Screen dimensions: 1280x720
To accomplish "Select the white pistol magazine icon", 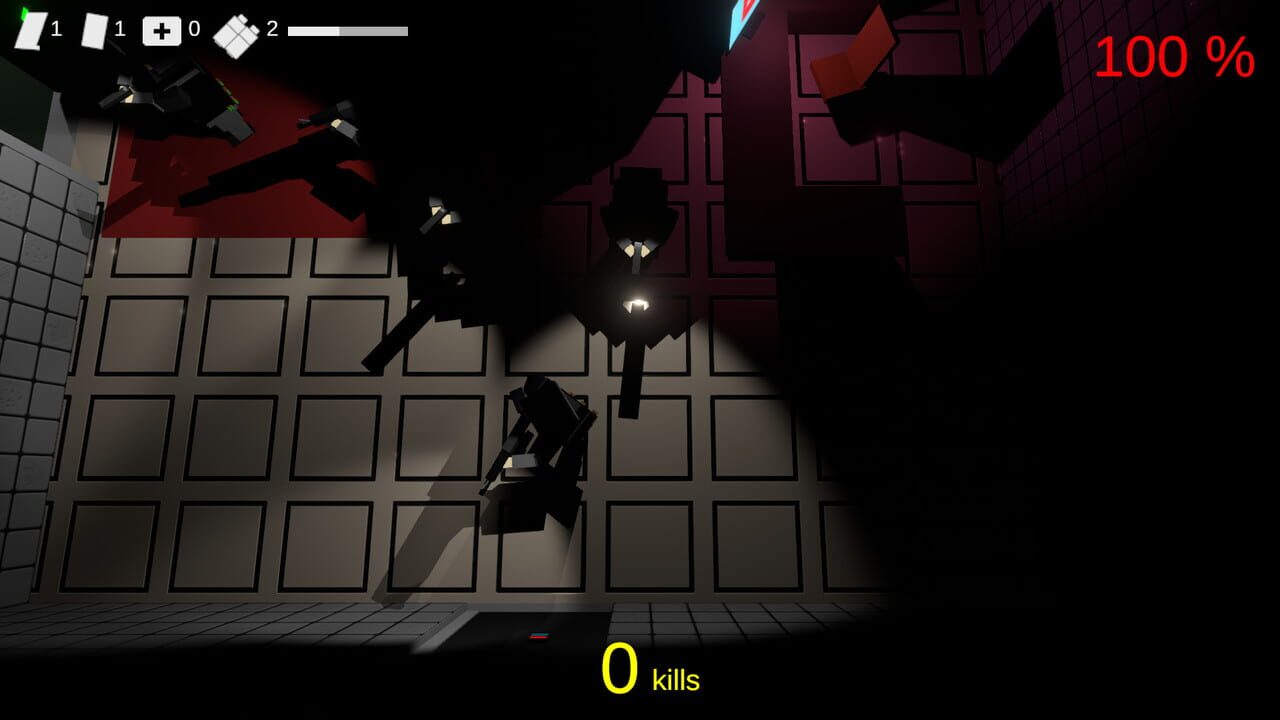I will [x=93, y=30].
